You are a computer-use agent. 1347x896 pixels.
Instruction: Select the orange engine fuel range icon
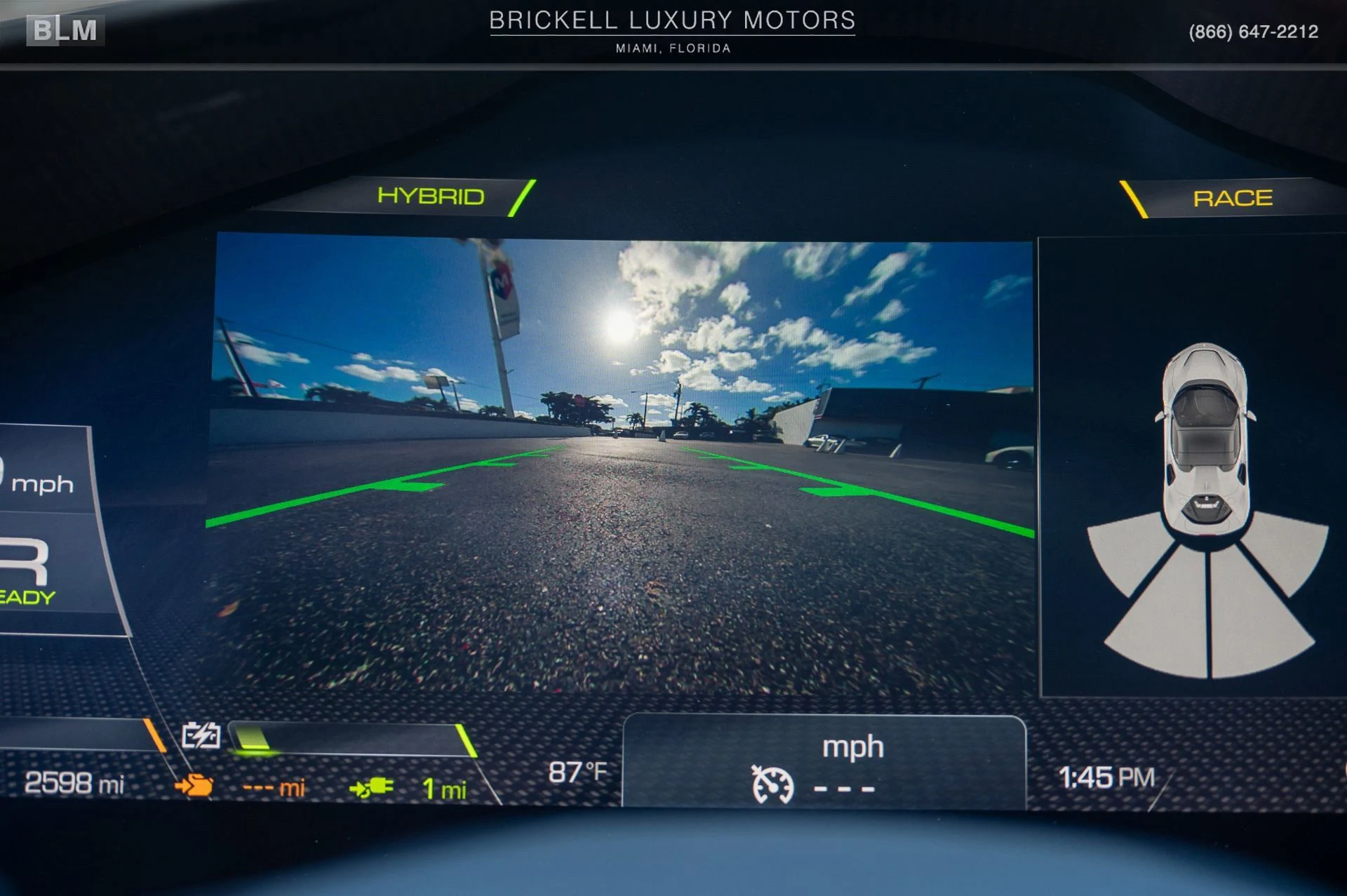pos(194,785)
